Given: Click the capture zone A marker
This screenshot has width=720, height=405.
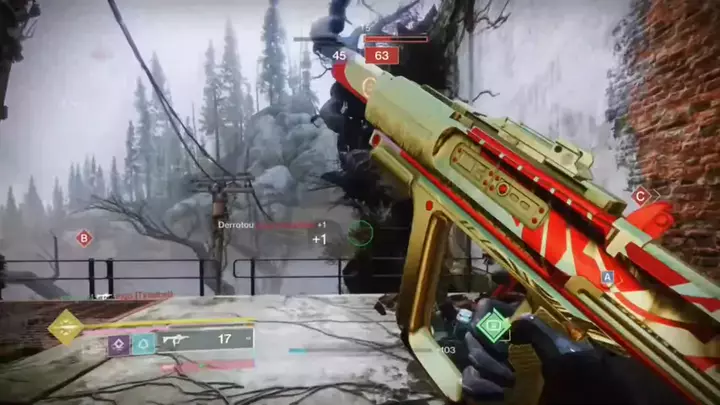Looking at the screenshot, I should click(607, 277).
